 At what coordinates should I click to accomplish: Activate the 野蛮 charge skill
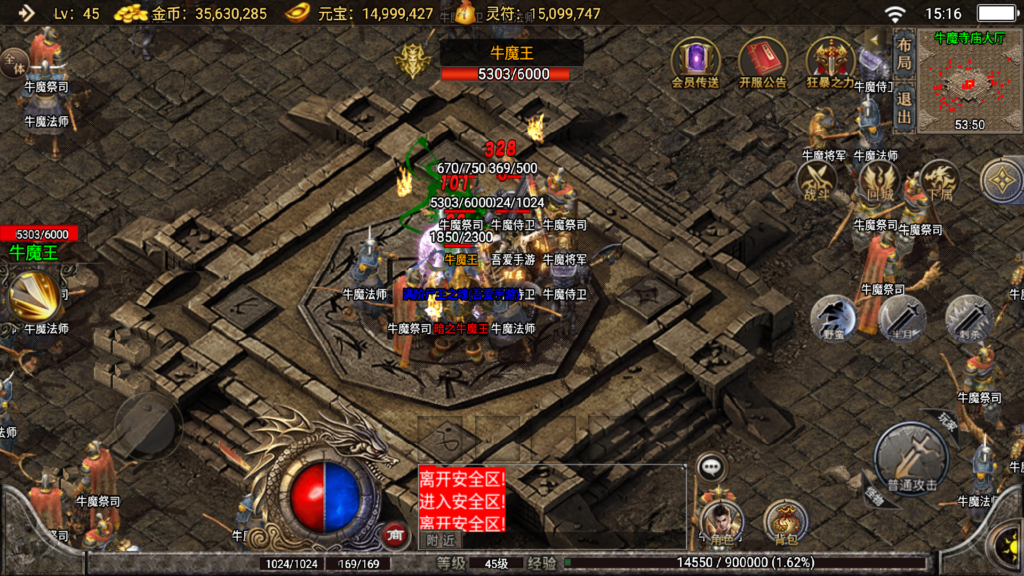(x=832, y=318)
